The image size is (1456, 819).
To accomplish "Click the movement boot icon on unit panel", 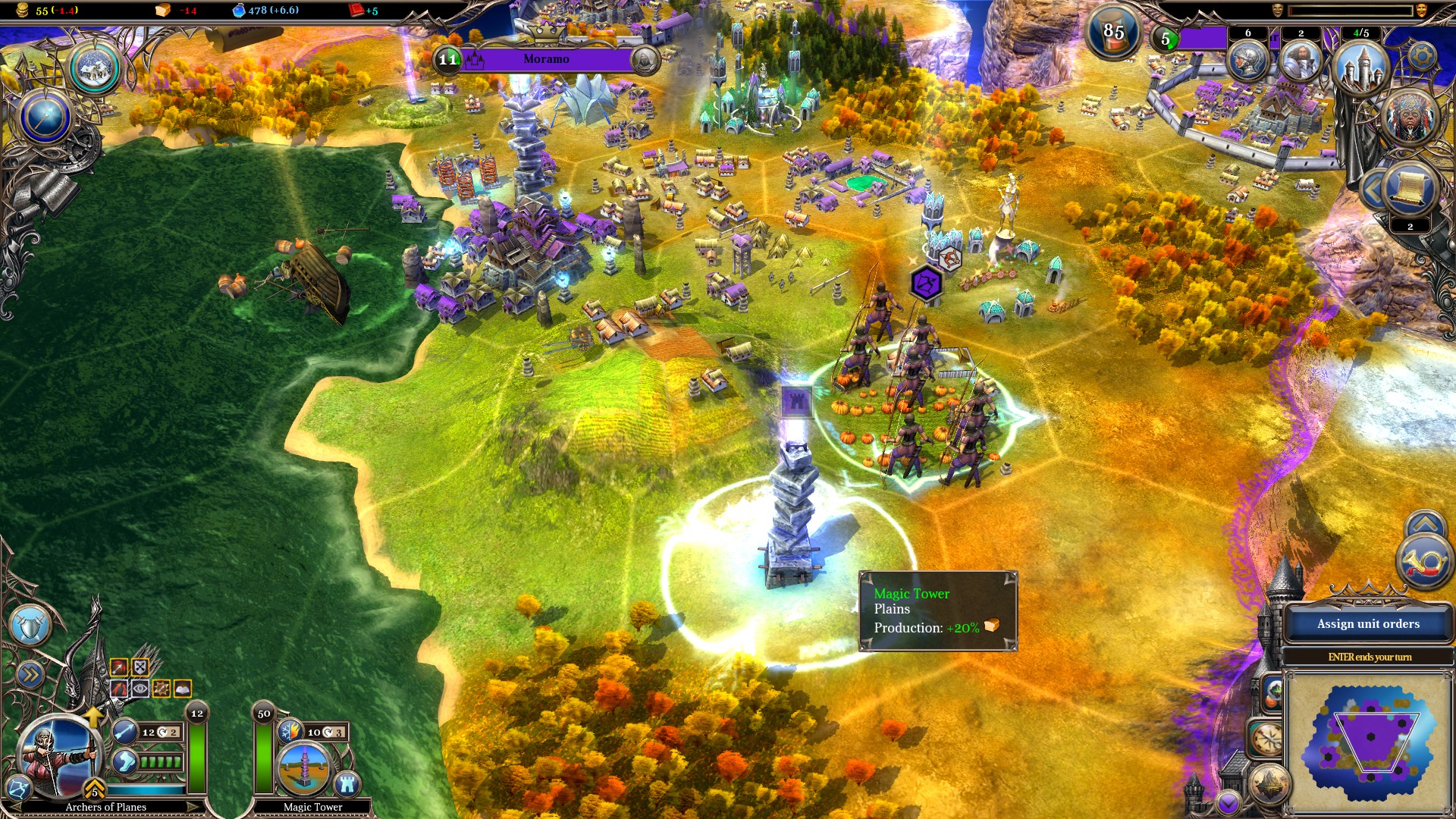I will click(124, 762).
